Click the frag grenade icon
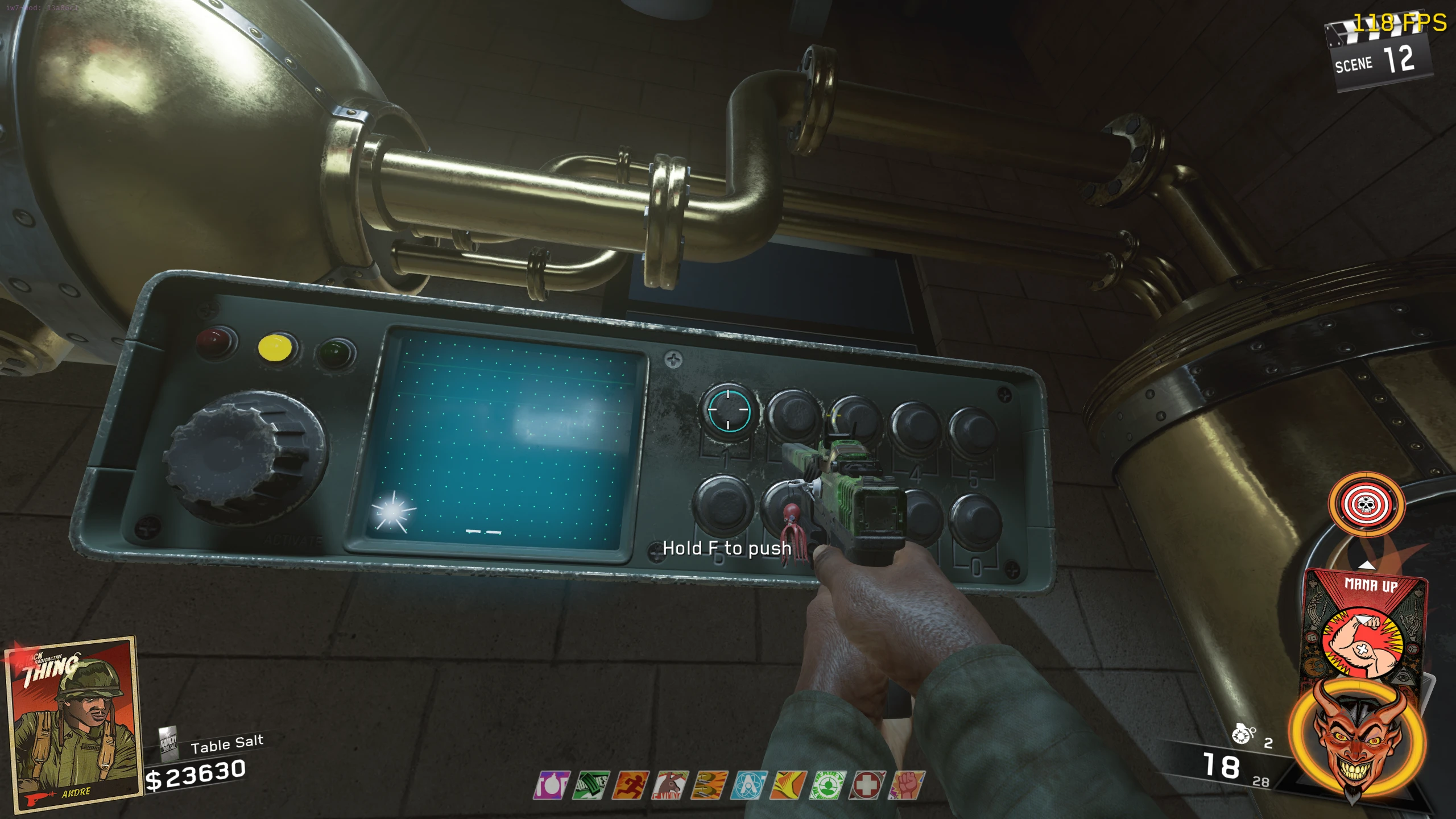Viewport: 1456px width, 819px height. click(1243, 734)
